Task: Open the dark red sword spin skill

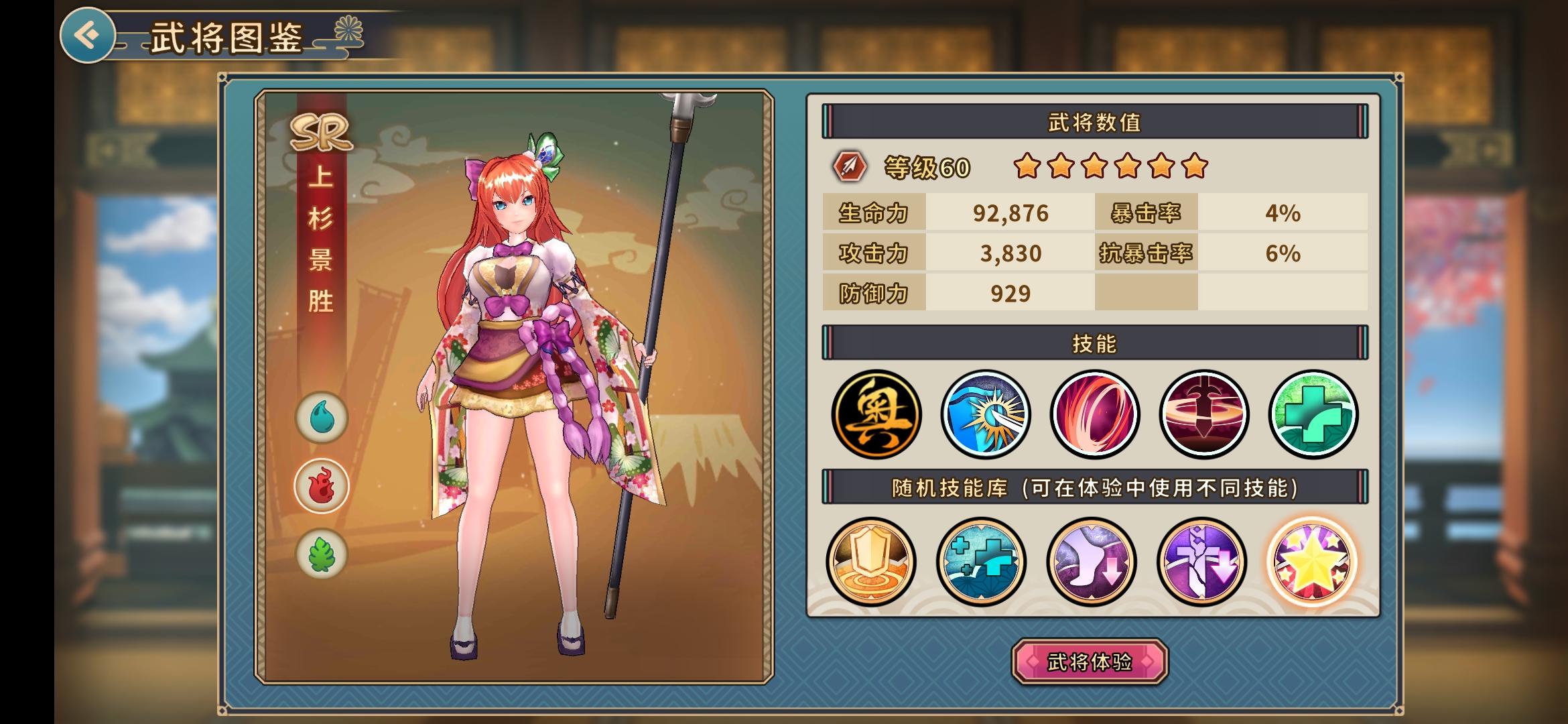Action: point(1203,414)
